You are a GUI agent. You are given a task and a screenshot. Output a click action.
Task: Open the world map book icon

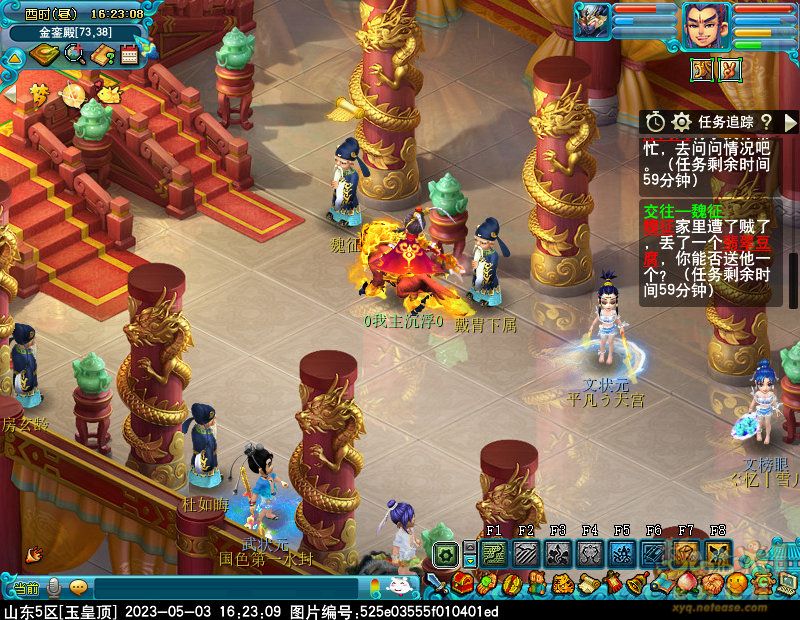[44, 55]
